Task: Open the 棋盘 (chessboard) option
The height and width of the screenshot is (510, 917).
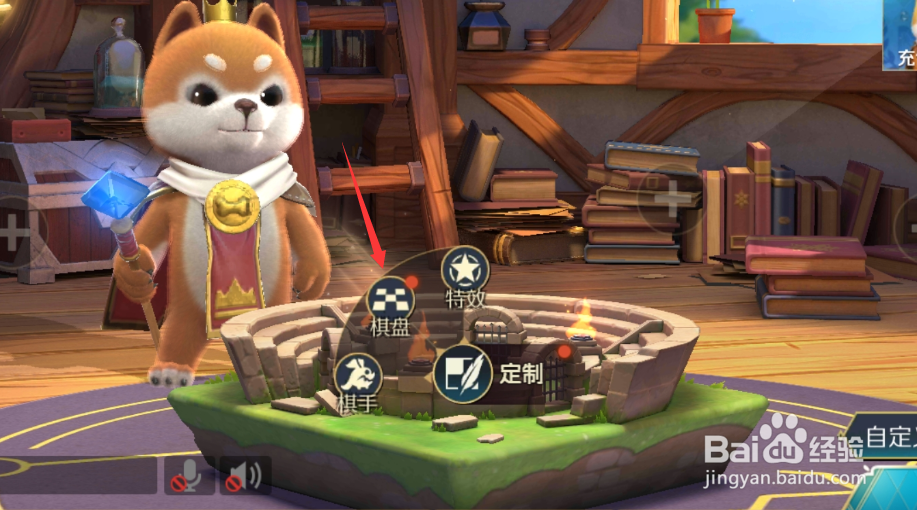Action: point(389,299)
